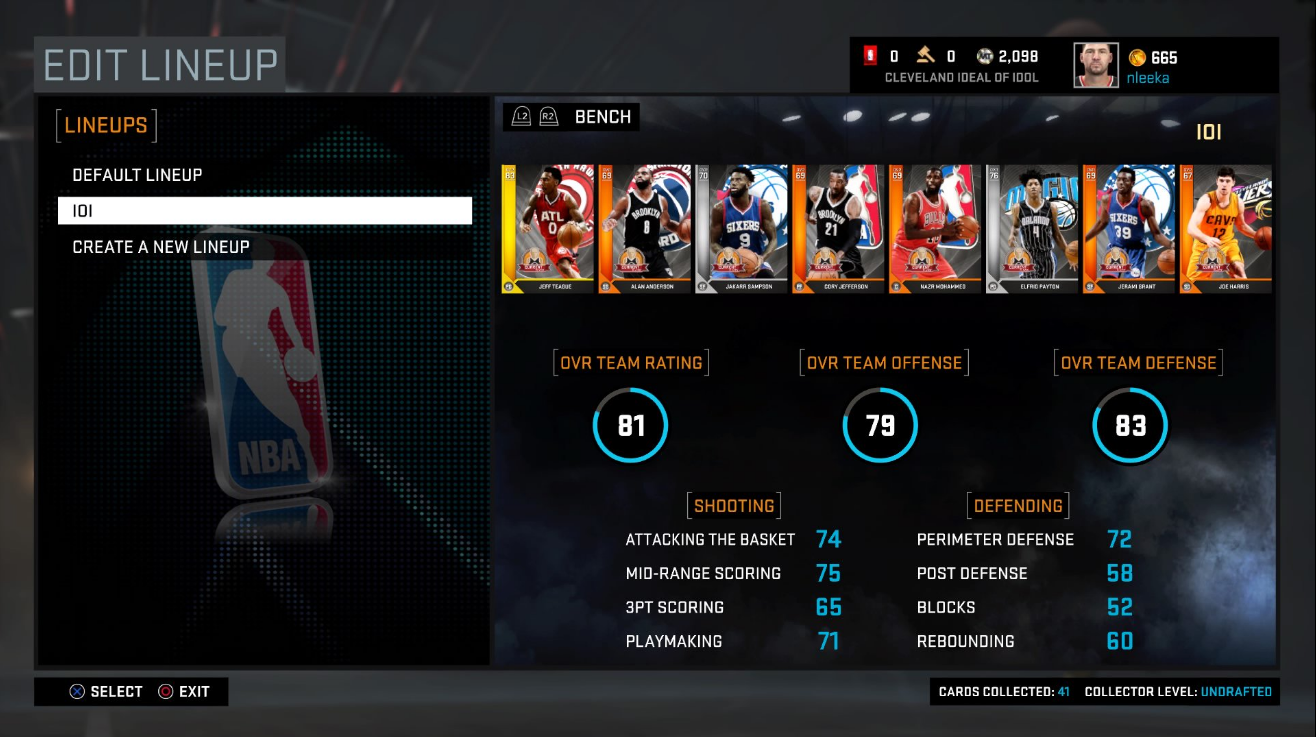Click the Nazr Mohammed card
The image size is (1316, 737).
click(935, 229)
